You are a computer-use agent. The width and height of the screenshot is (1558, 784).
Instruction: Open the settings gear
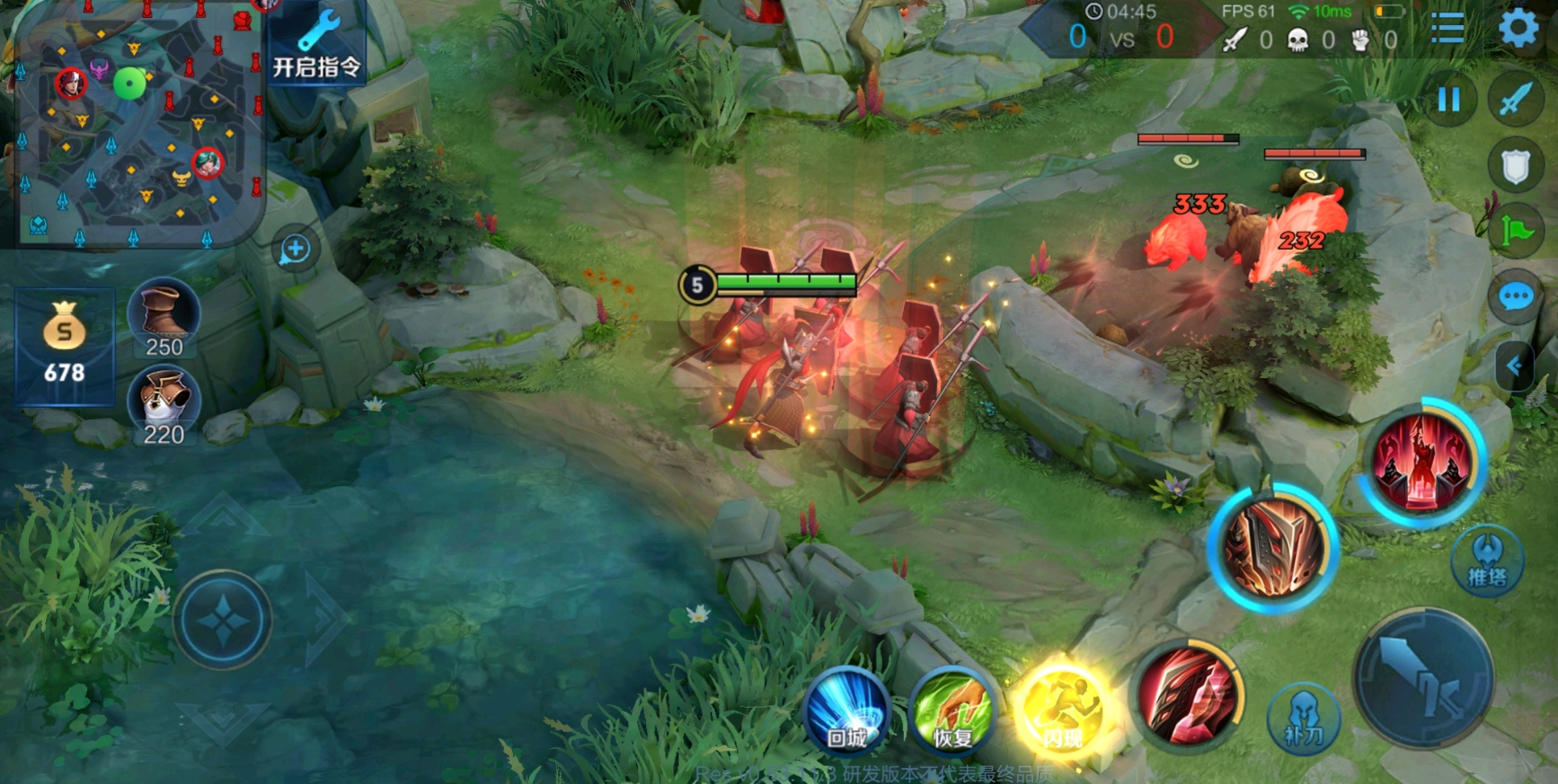tap(1518, 29)
